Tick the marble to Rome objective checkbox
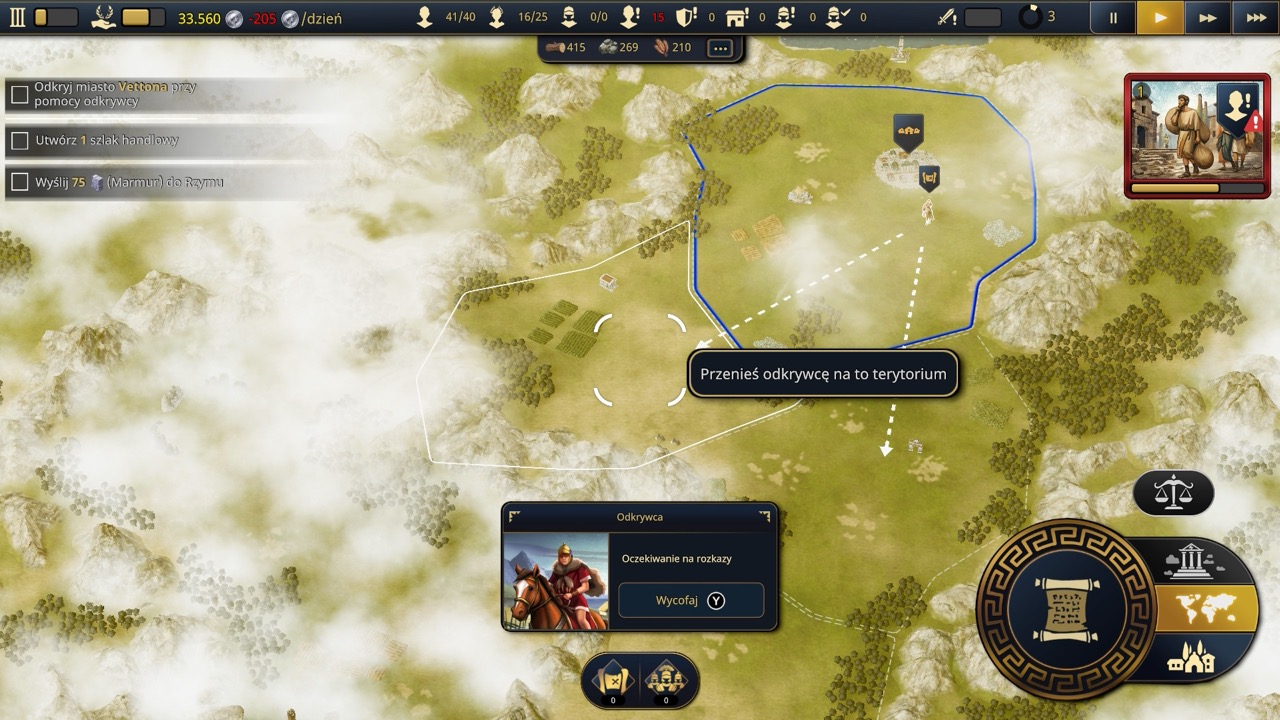 [19, 182]
